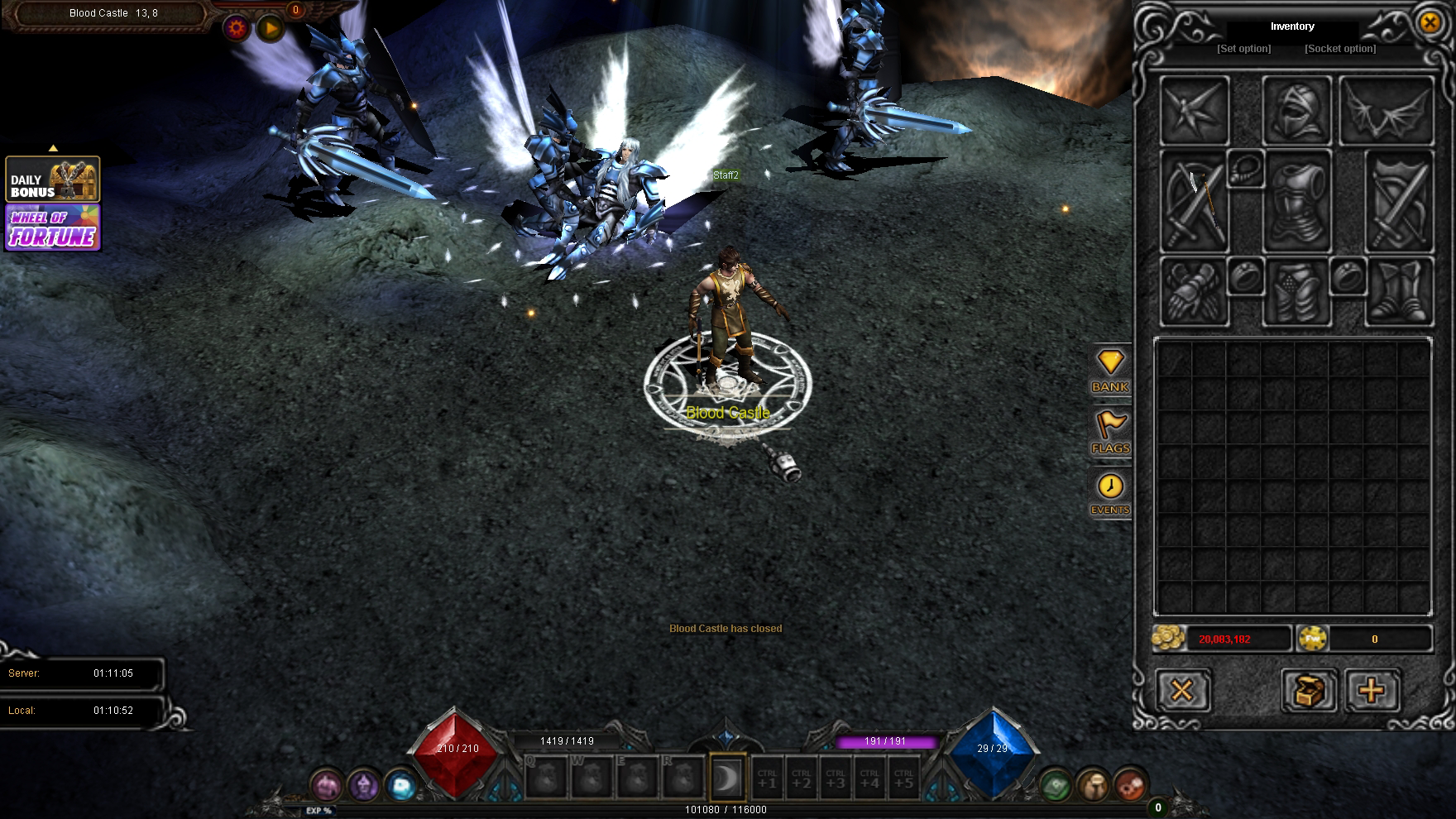Show the Flags panel
The height and width of the screenshot is (819, 1456).
(x=1110, y=433)
